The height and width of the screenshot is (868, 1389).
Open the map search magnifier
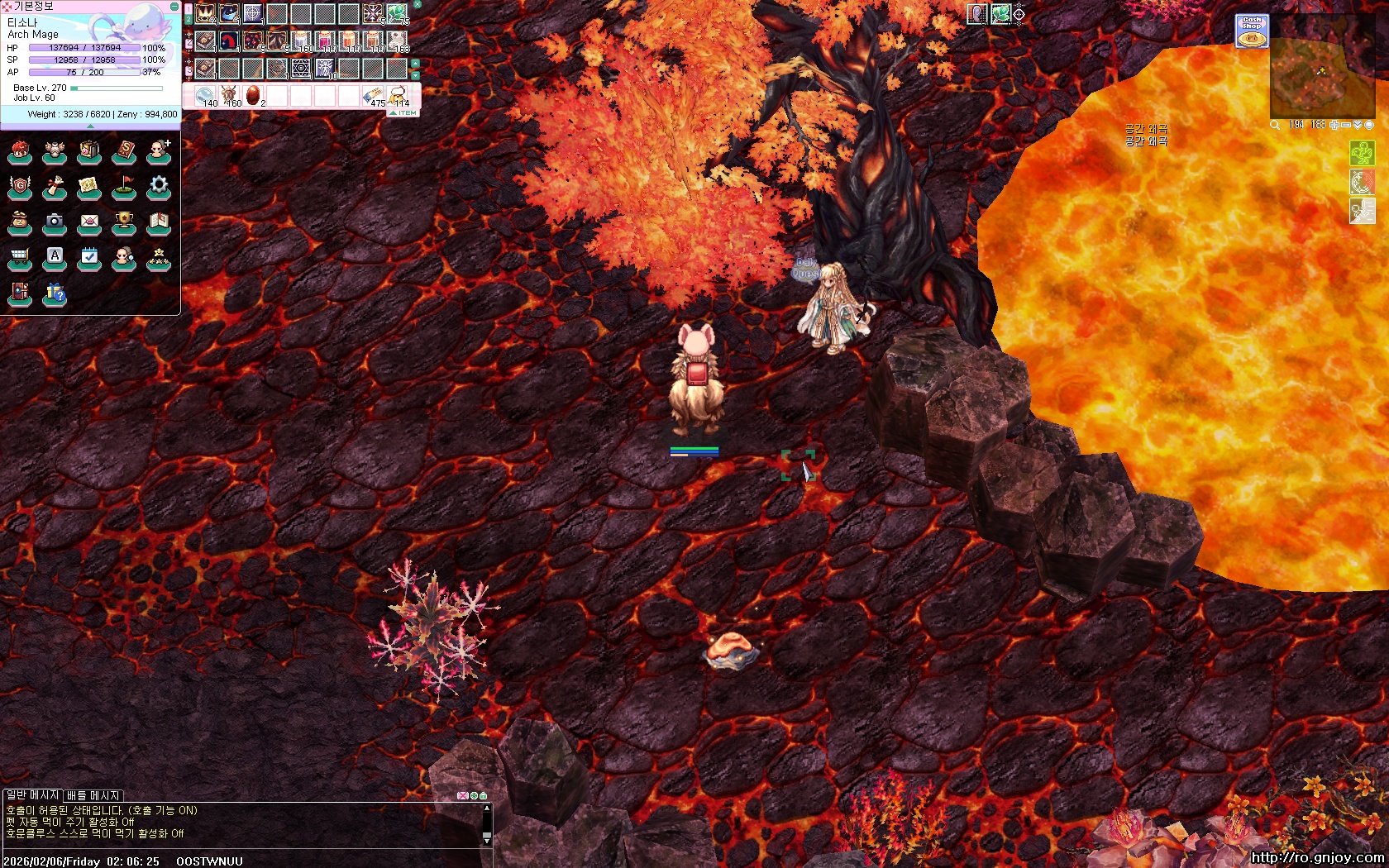1276,125
